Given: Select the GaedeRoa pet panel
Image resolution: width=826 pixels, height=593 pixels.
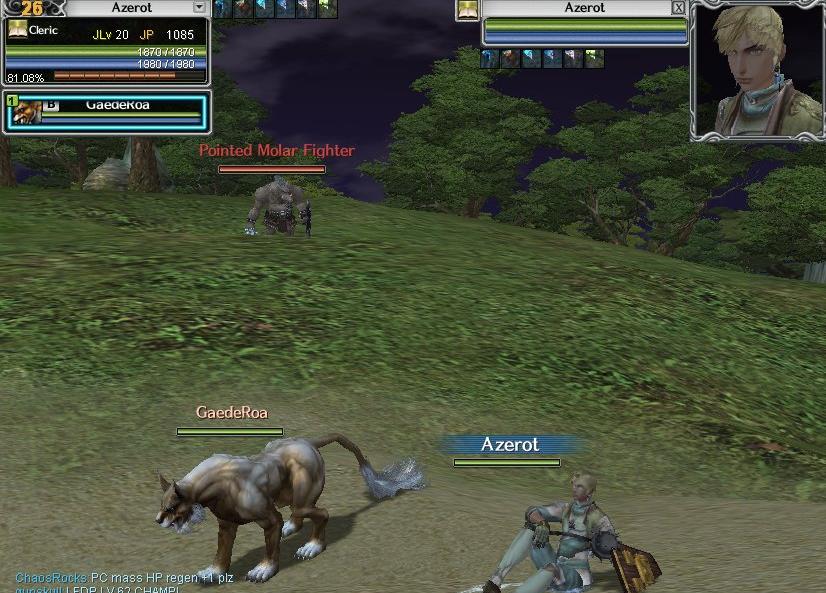Looking at the screenshot, I should click(106, 111).
